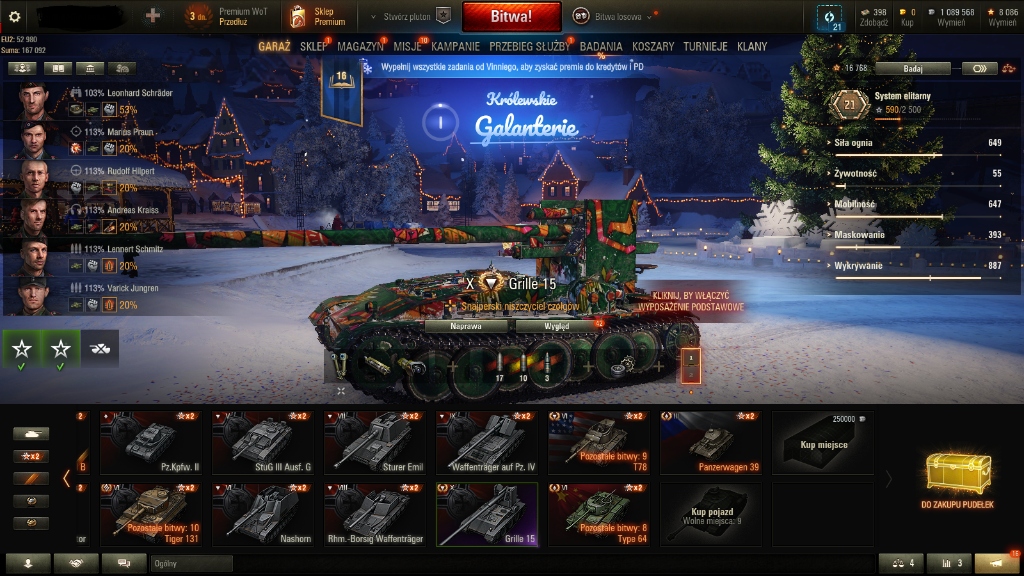Pick the Sturer Emil tank
The width and height of the screenshot is (1024, 576).
(374, 442)
